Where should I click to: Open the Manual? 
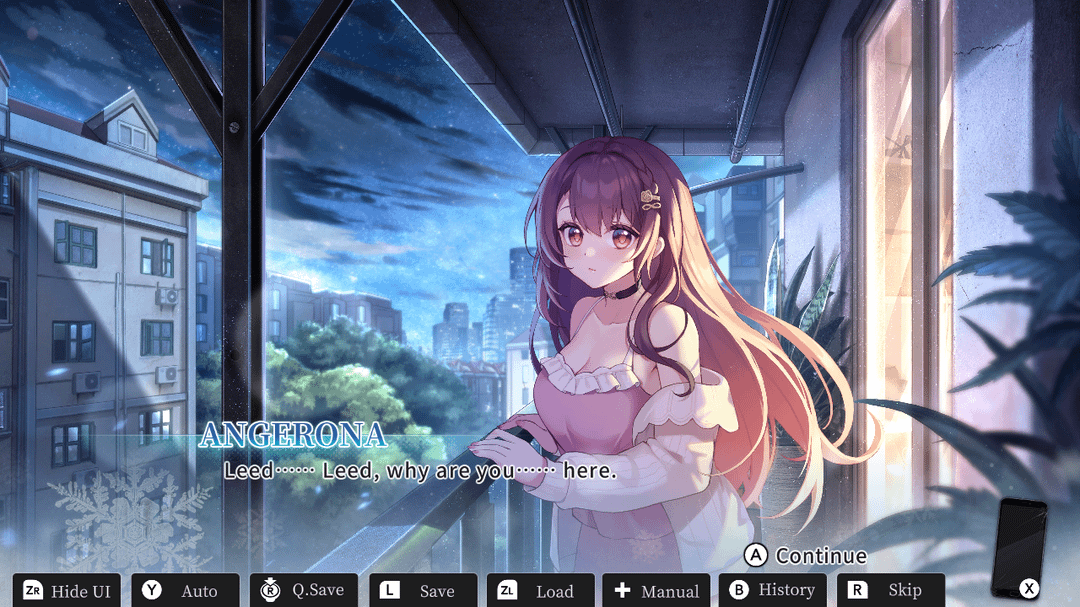(x=657, y=590)
